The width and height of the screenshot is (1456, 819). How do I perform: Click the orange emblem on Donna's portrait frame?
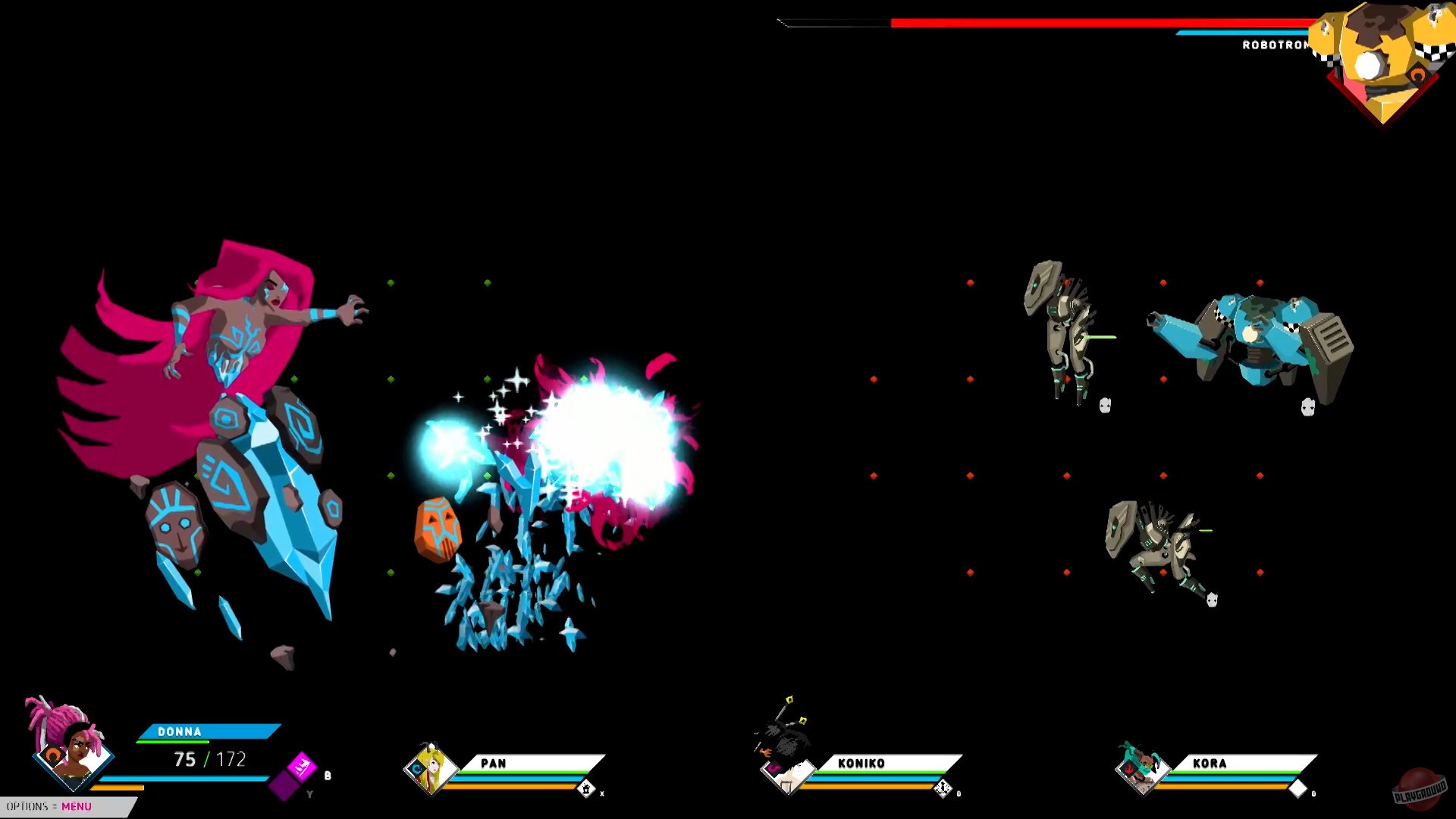pos(55,755)
